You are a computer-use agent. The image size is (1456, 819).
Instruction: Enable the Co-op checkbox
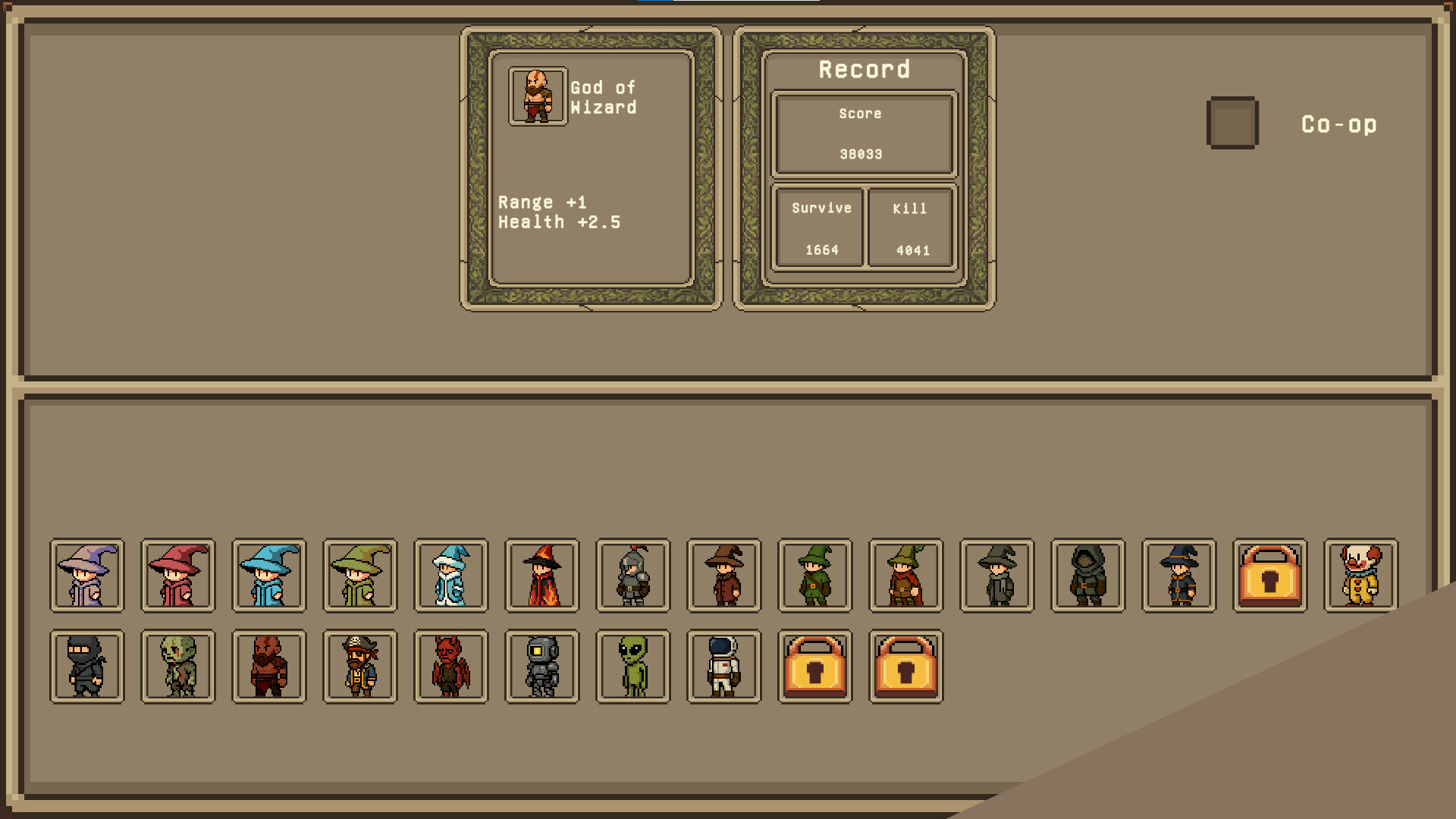(x=1232, y=124)
